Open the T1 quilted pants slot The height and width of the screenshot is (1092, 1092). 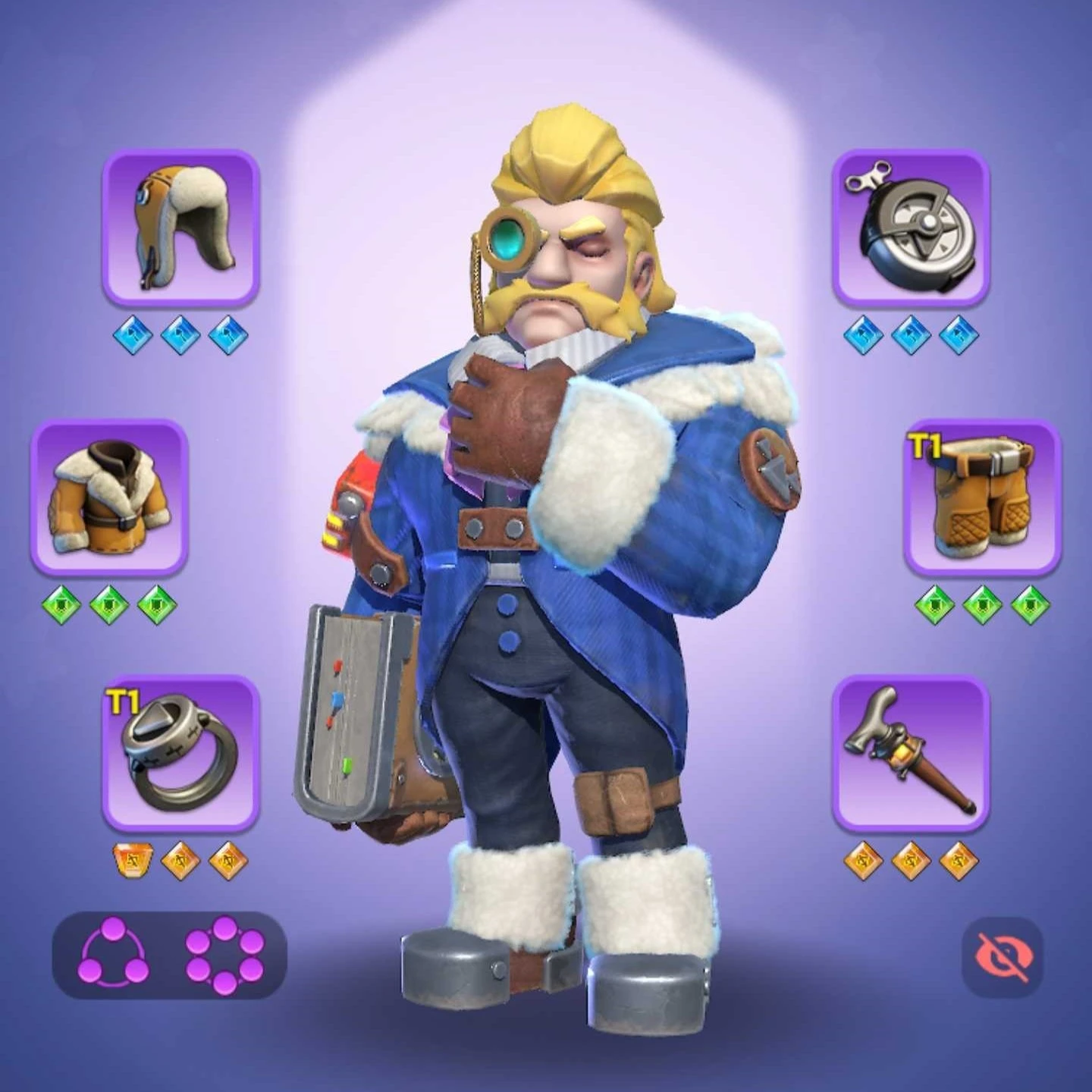coord(981,497)
